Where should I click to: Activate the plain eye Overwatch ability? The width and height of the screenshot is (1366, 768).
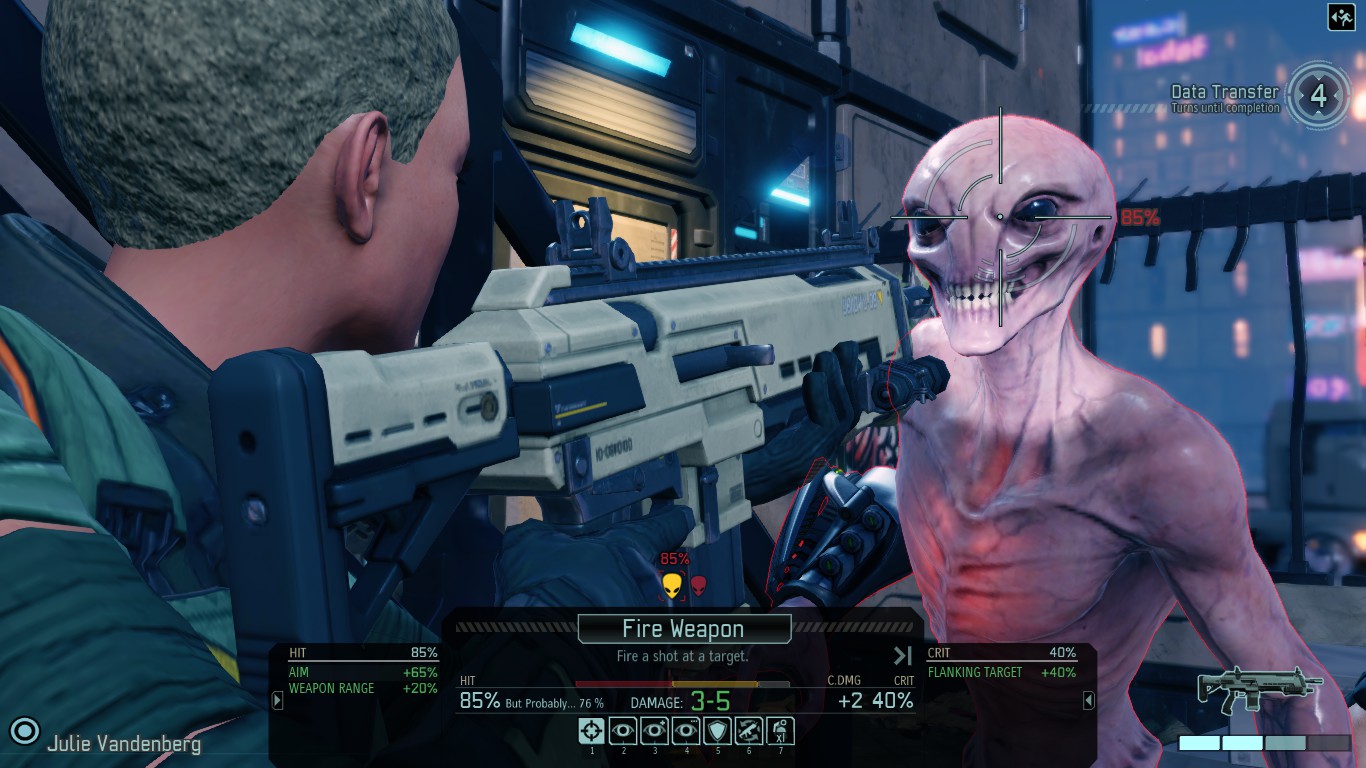[x=623, y=732]
